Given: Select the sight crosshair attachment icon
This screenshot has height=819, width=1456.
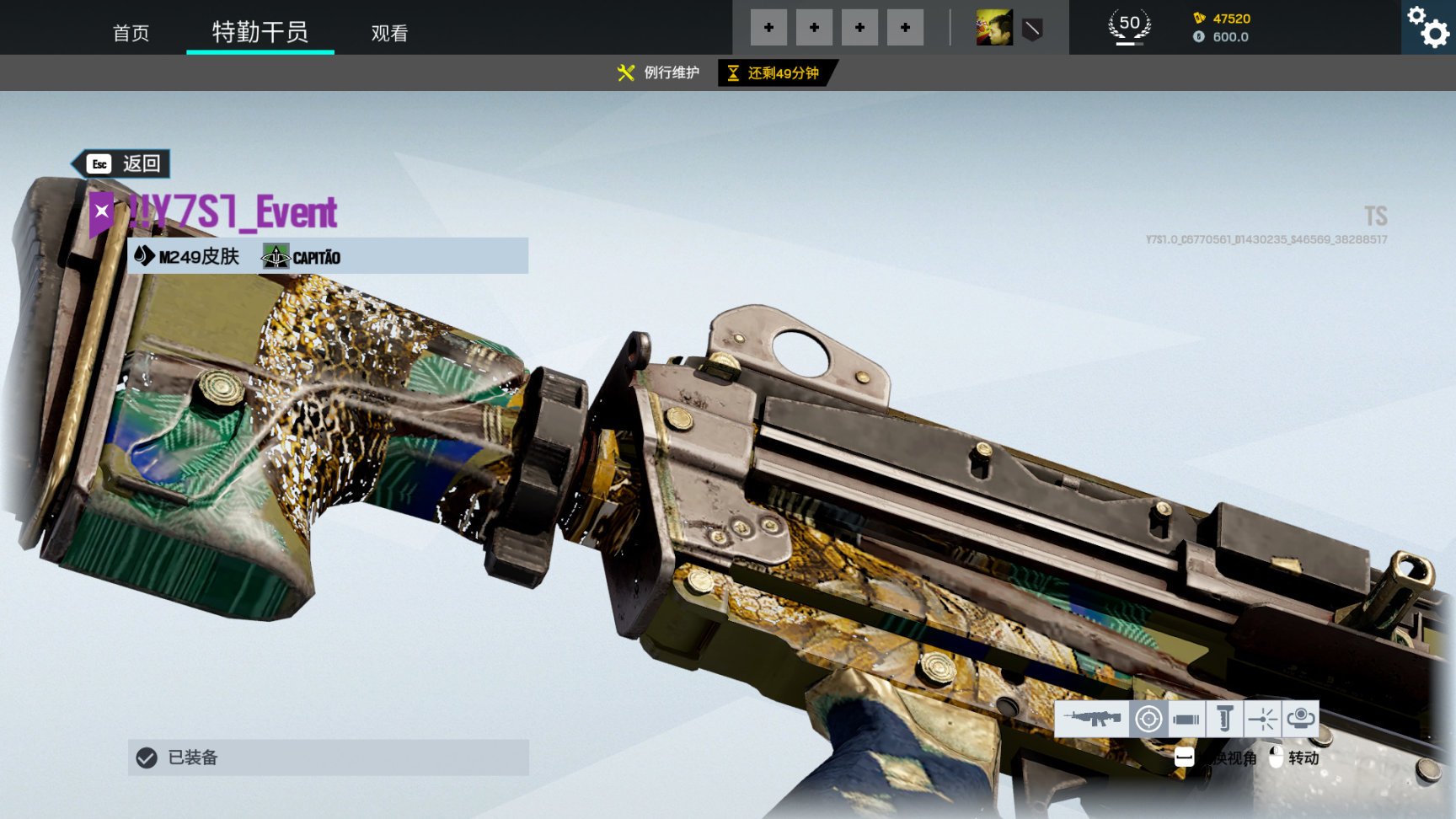Looking at the screenshot, I should click(1148, 719).
